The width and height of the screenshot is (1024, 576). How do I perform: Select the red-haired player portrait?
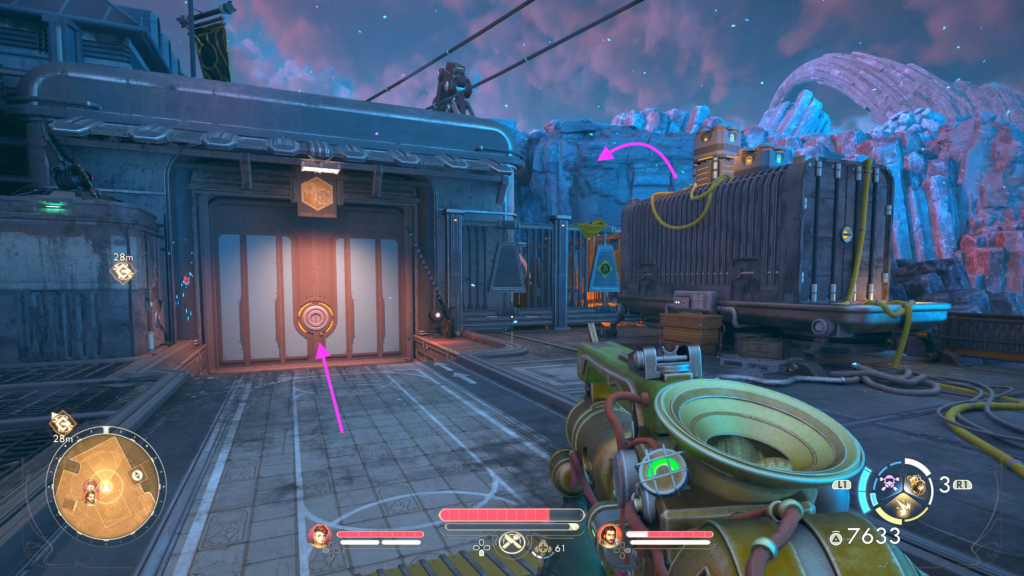[320, 535]
